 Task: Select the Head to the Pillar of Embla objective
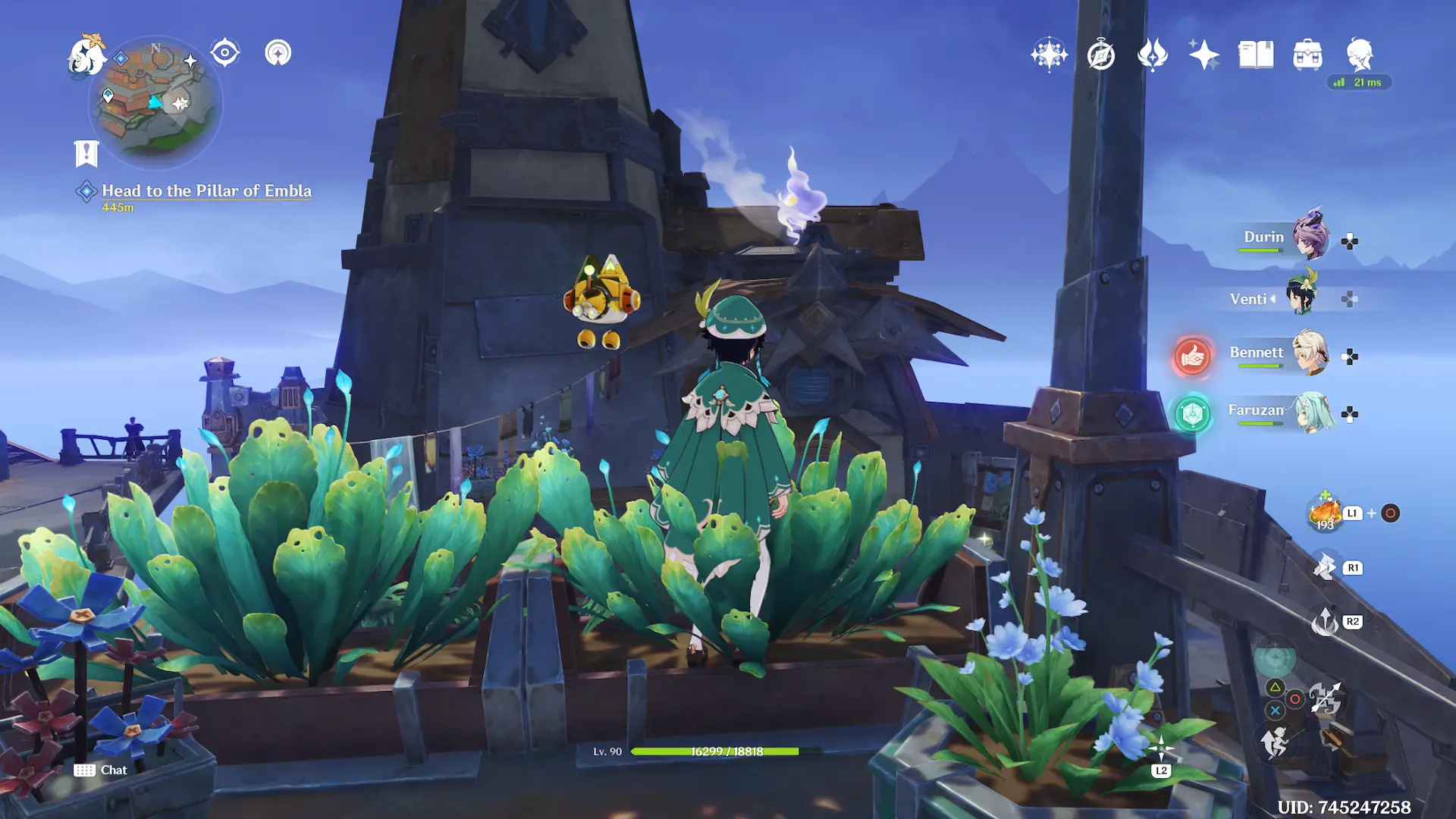(206, 191)
